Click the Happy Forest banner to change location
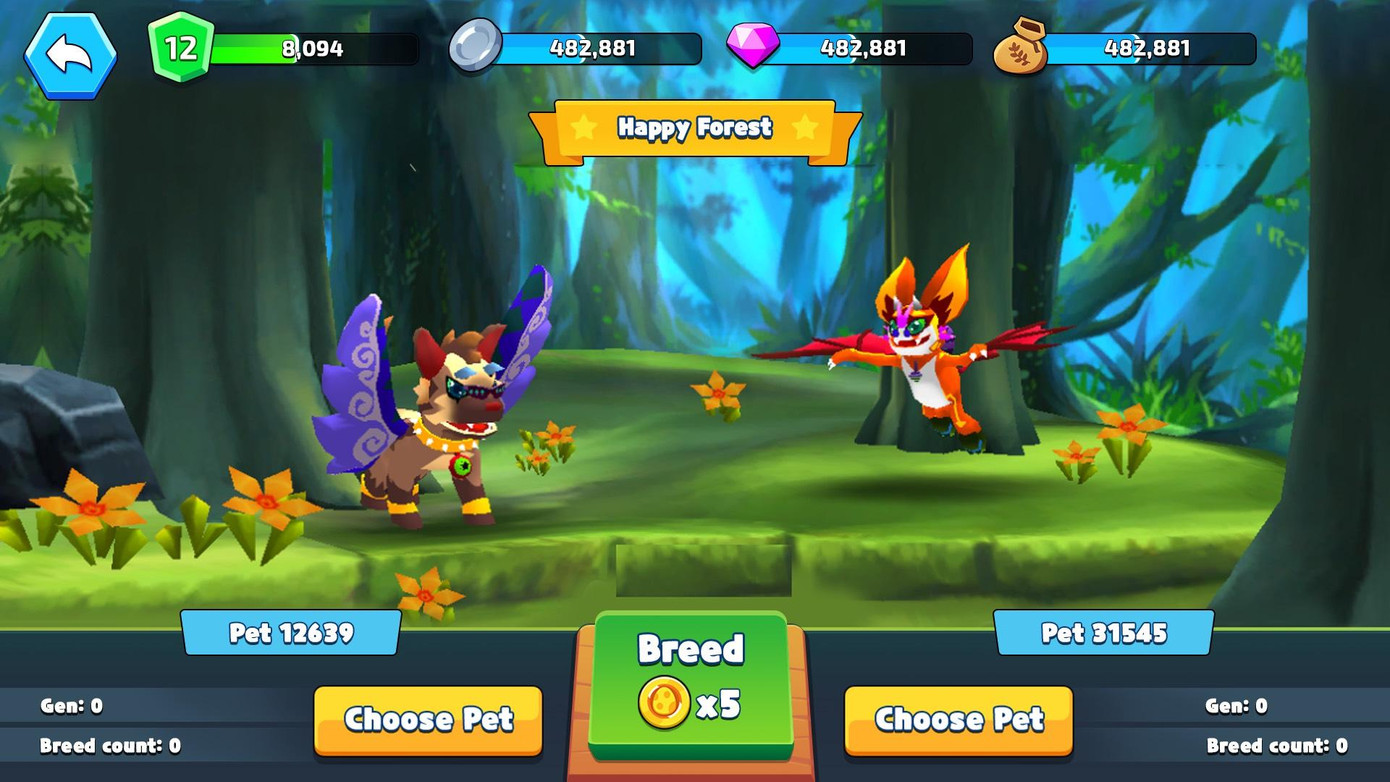1390x782 pixels. (x=693, y=128)
